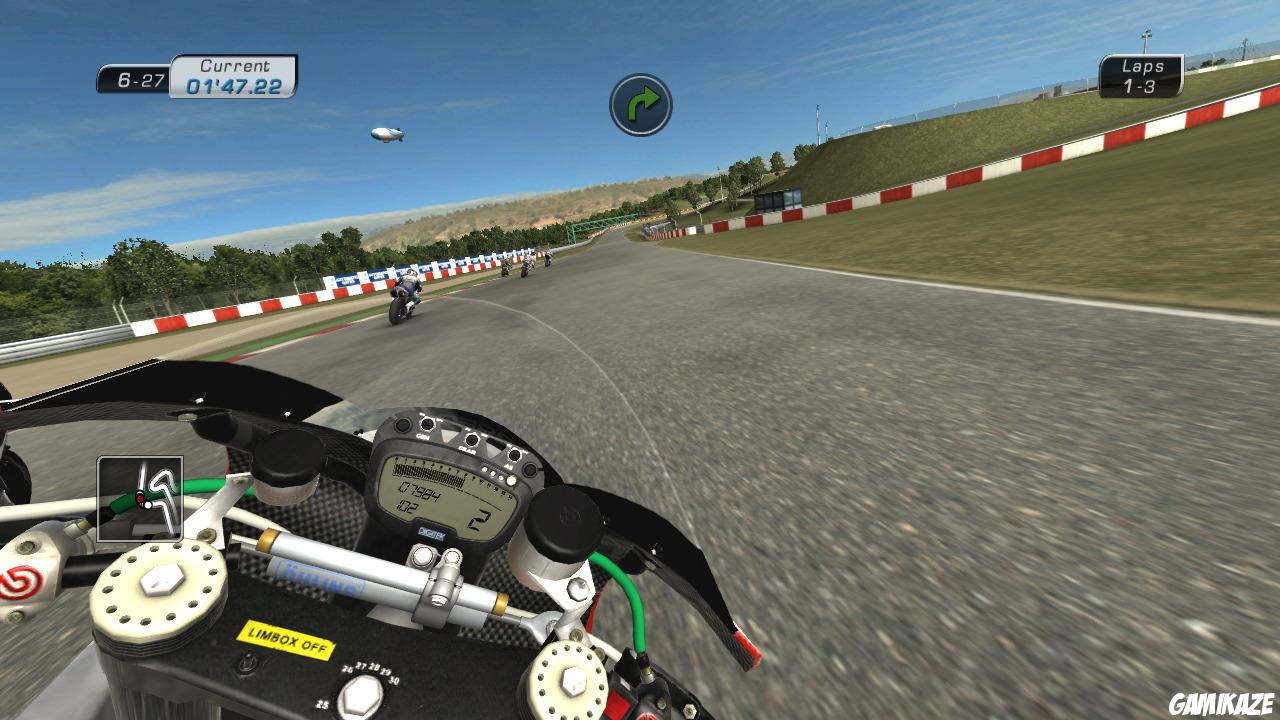Select the Current tab on the timer
Viewport: 1280px width, 720px height.
pos(235,64)
